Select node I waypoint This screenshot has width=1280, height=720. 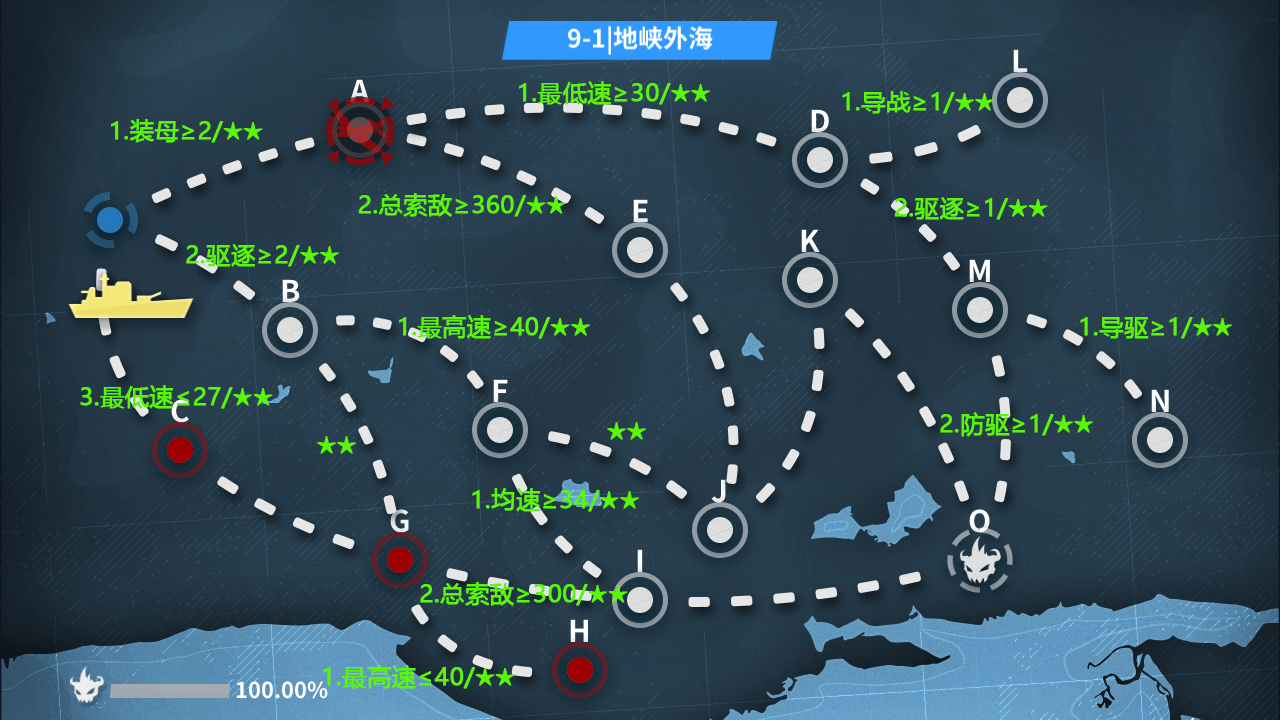[x=640, y=600]
